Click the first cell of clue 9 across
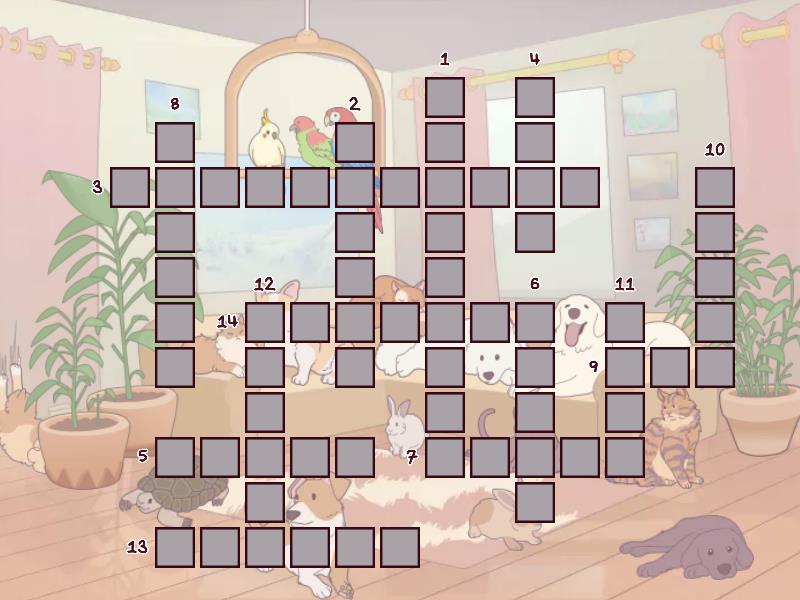 [625, 367]
